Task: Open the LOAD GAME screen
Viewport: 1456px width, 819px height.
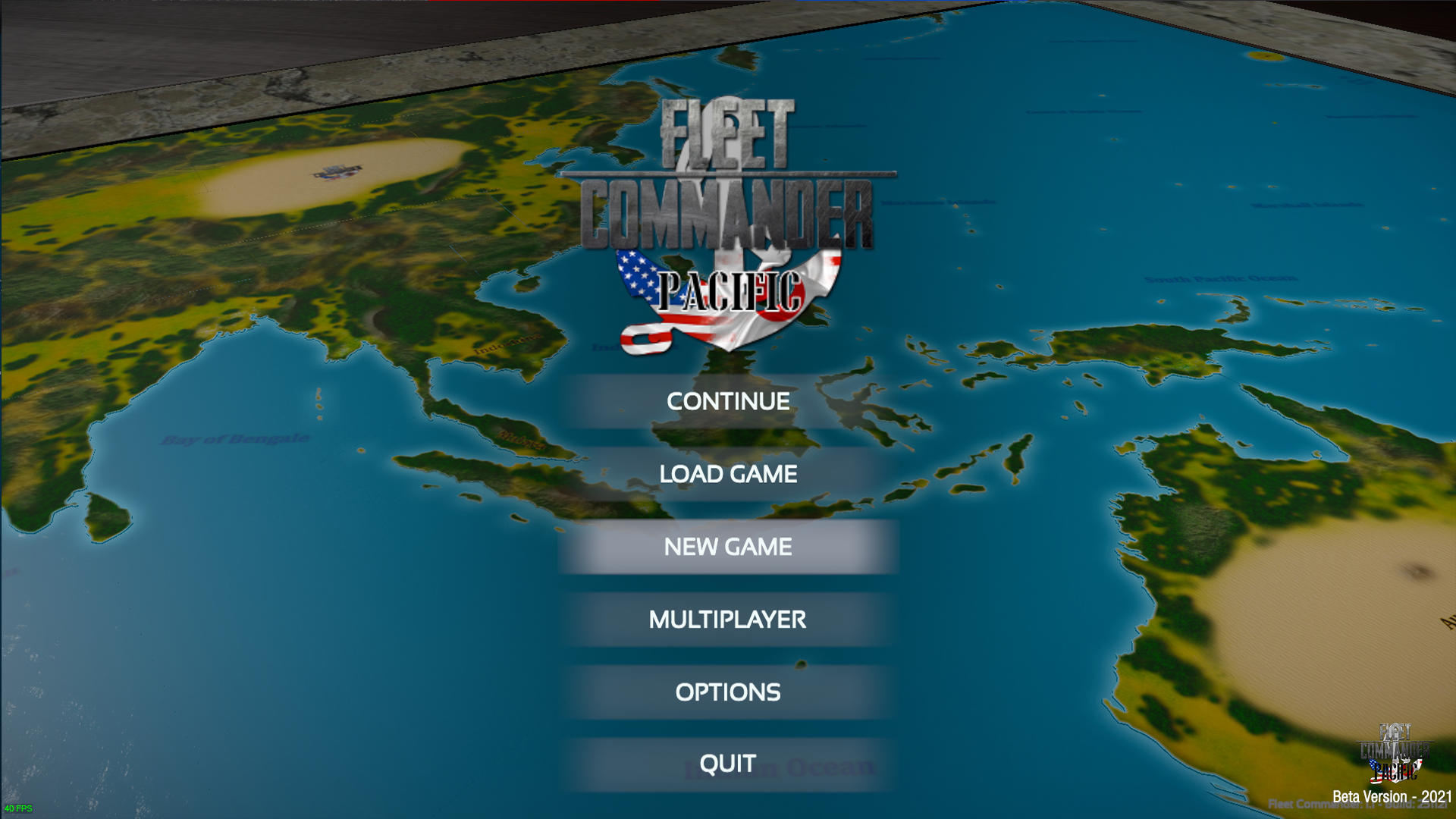Action: point(727,474)
